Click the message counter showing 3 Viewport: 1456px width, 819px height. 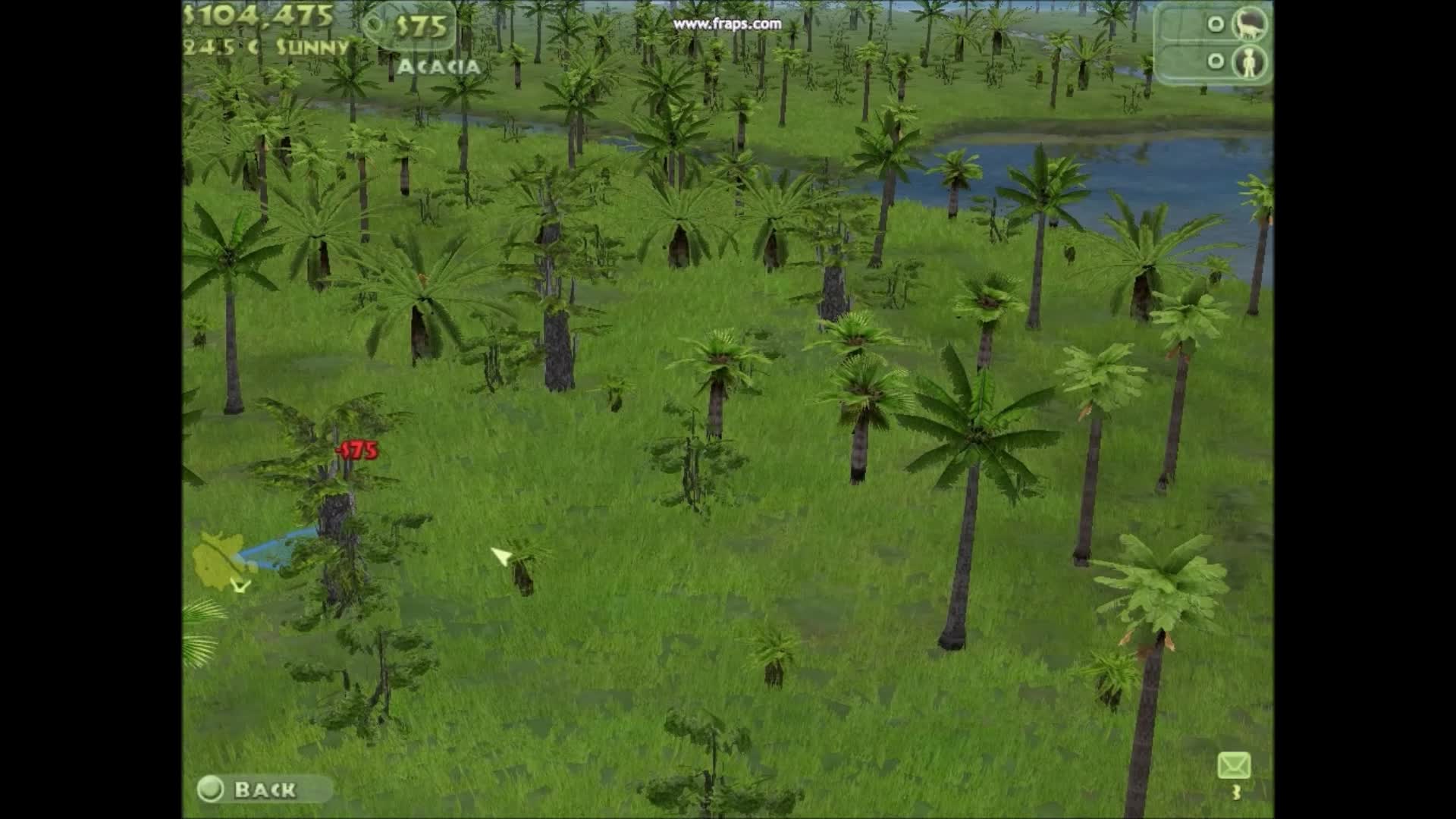pyautogui.click(x=1235, y=793)
